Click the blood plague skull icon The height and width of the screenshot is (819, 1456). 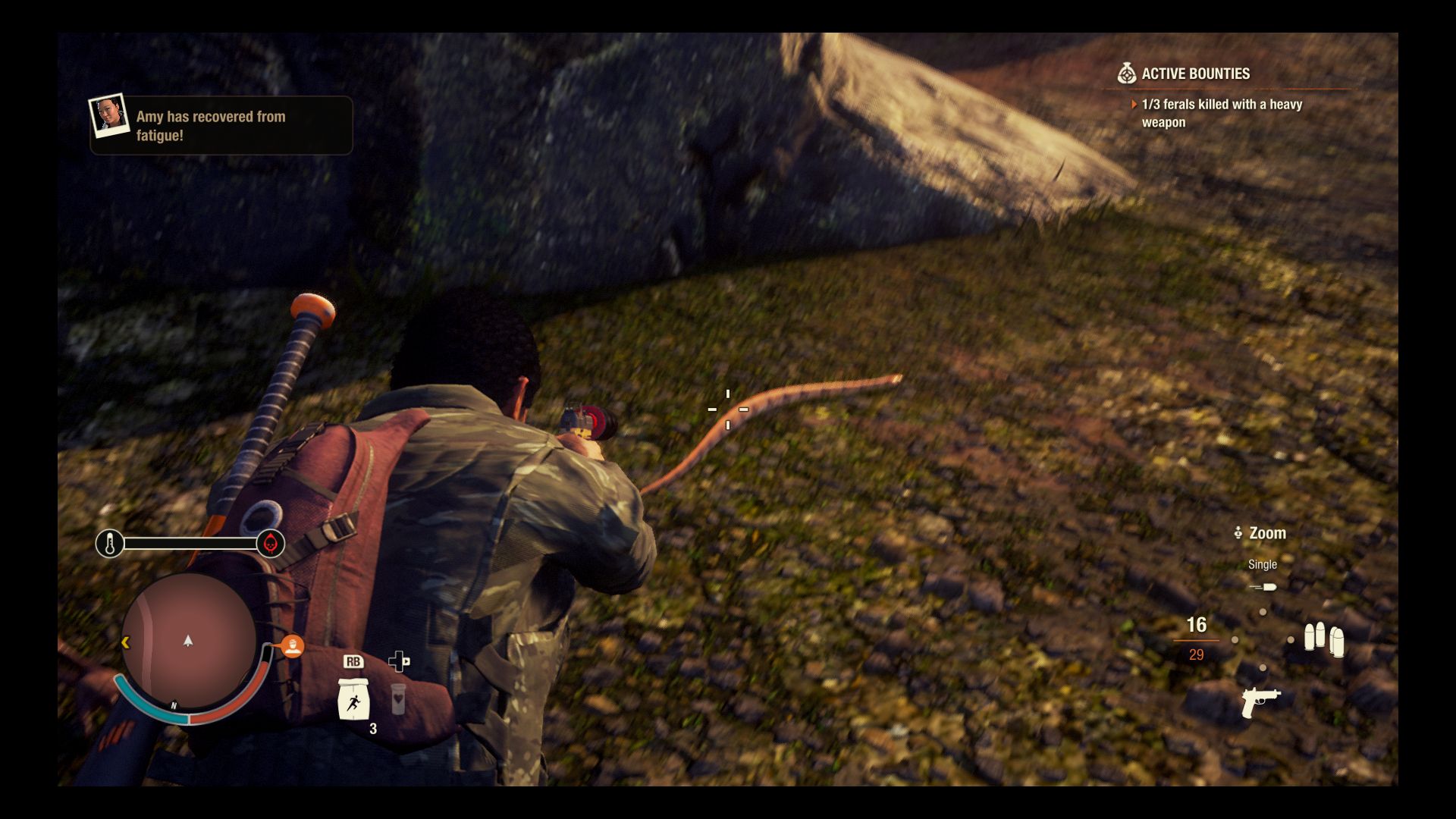(269, 542)
